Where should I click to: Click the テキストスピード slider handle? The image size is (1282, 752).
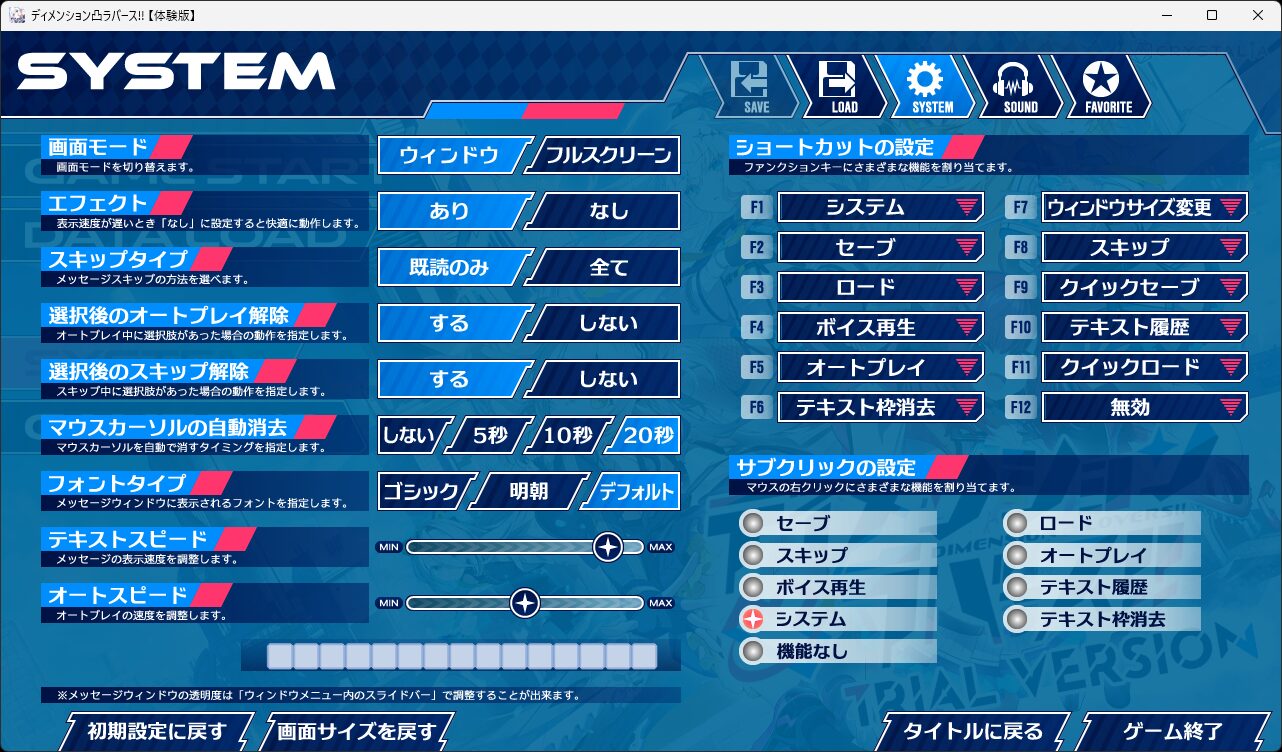(608, 547)
